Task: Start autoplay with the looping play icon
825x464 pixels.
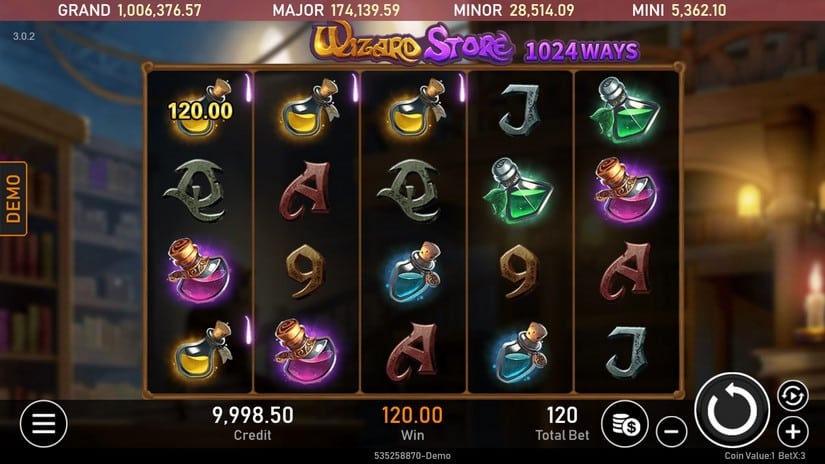Action: click(793, 394)
